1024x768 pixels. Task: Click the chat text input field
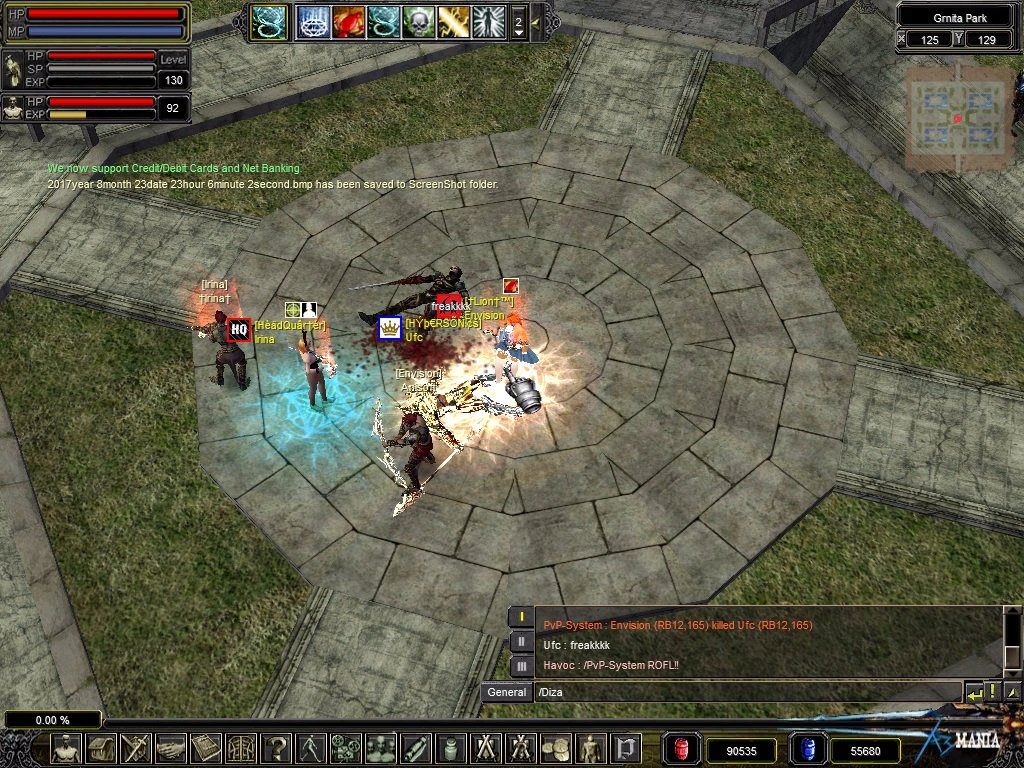745,692
